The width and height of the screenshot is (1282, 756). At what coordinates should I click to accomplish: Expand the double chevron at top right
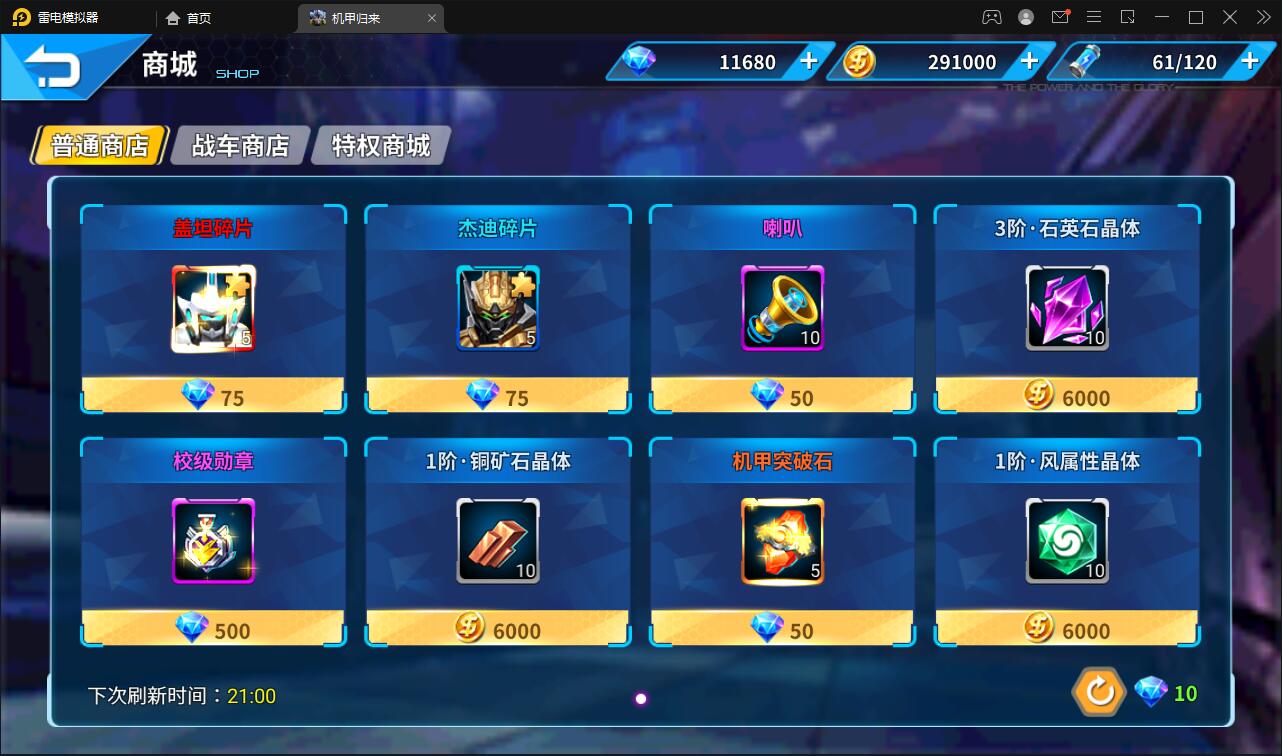pos(1262,17)
